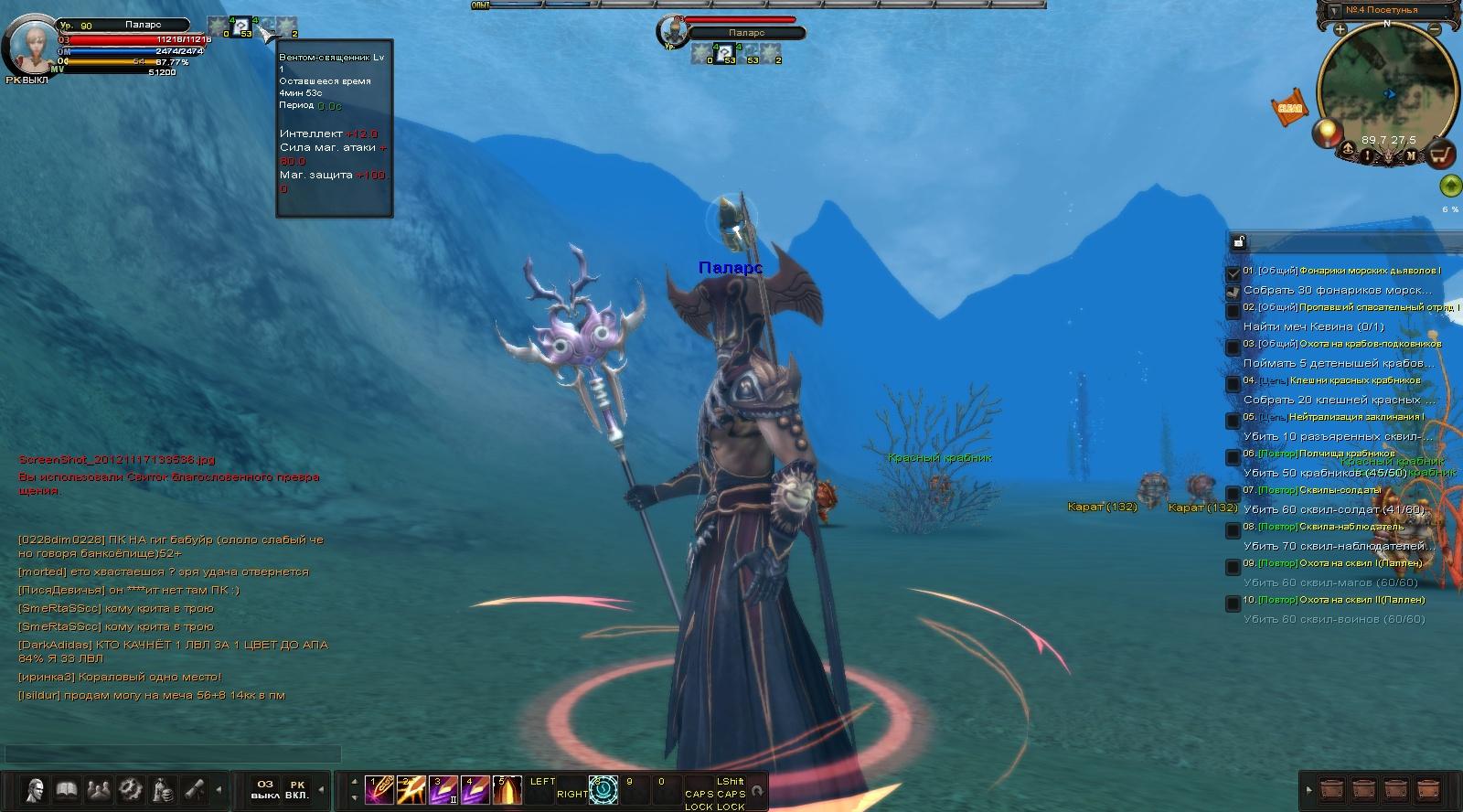Screen dimensions: 1463x812
Task: Click the player portrait in top-left corner
Action: point(30,44)
